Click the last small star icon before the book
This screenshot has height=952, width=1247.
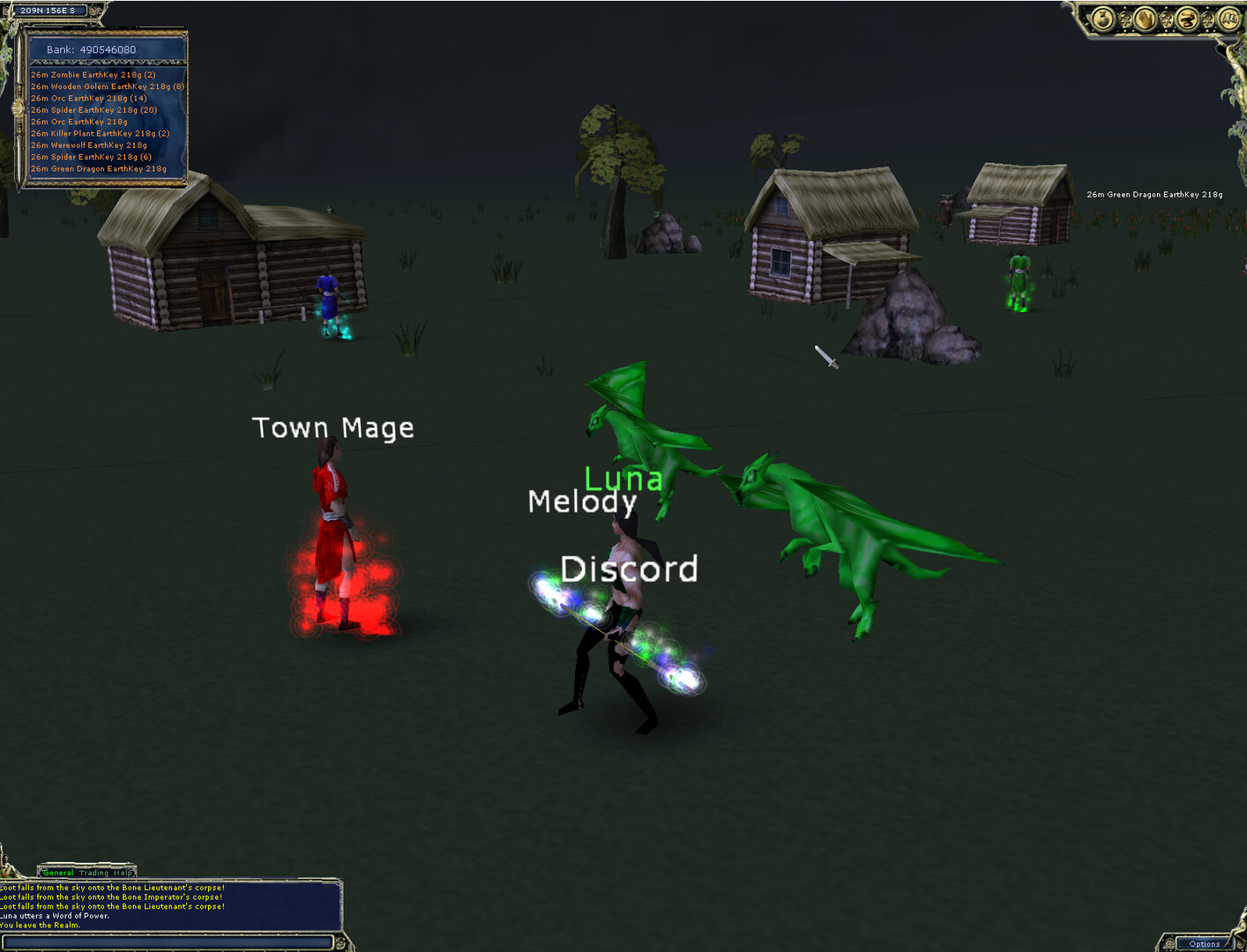coord(1207,19)
